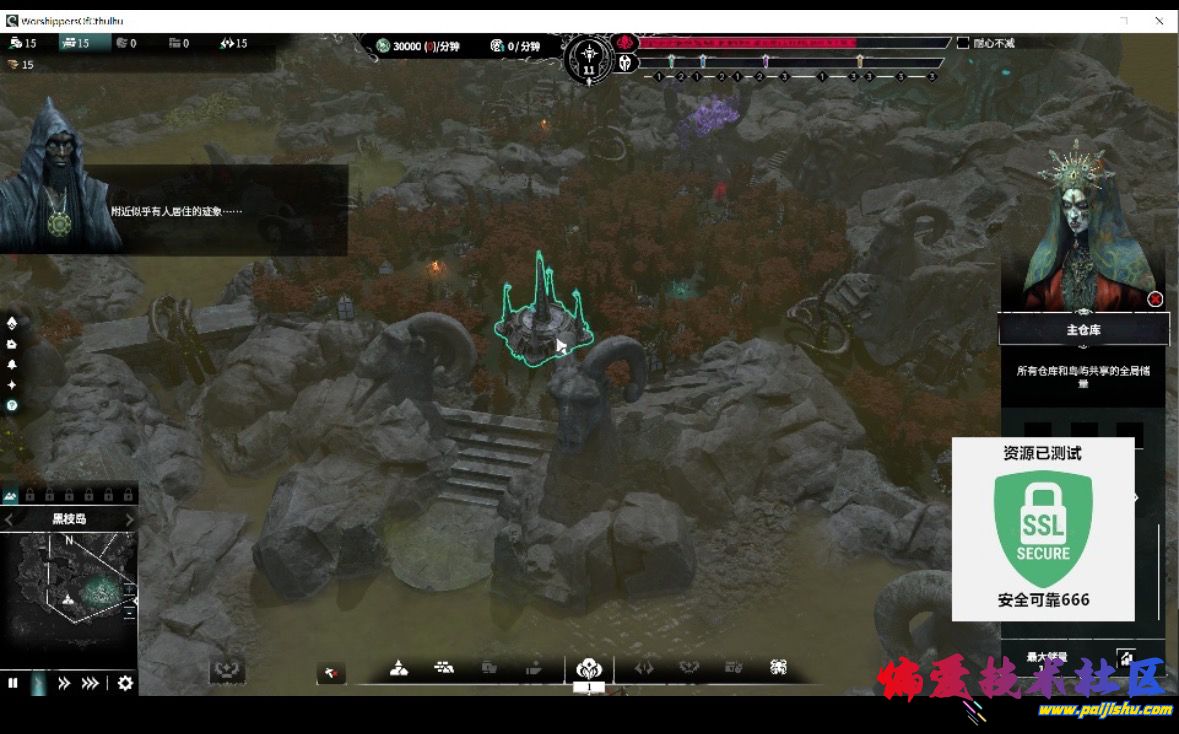Click the winged emblem button near the minimap
The width and height of the screenshot is (1179, 734).
click(x=227, y=670)
